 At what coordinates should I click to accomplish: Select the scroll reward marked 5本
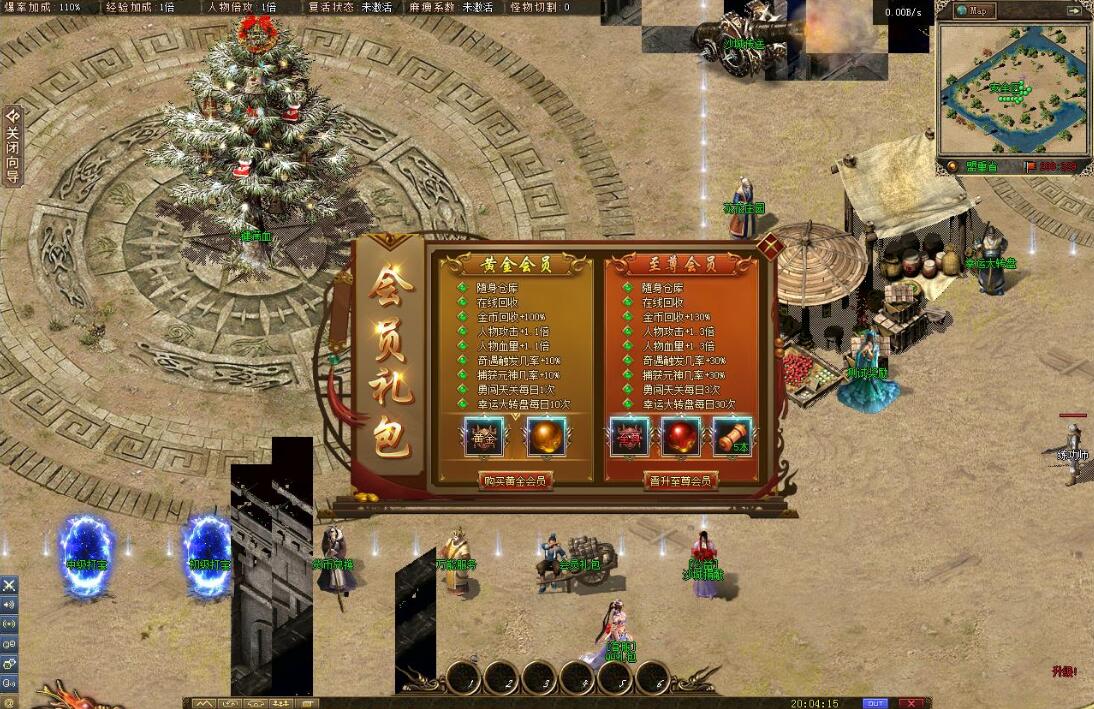coord(732,438)
